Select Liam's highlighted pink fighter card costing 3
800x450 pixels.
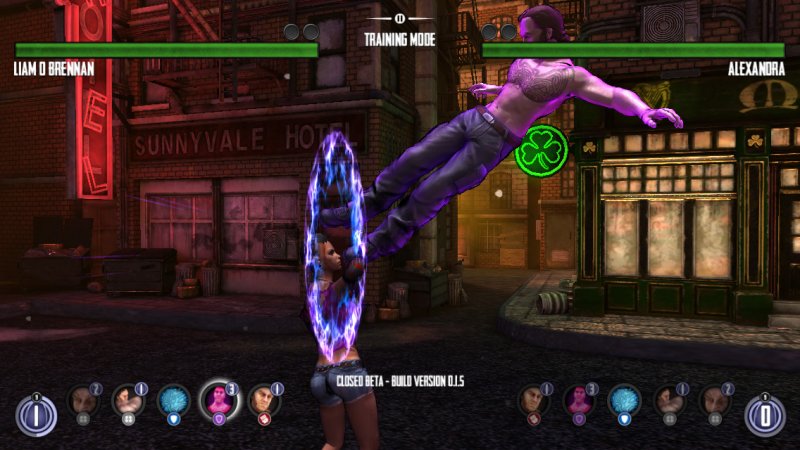[219, 400]
